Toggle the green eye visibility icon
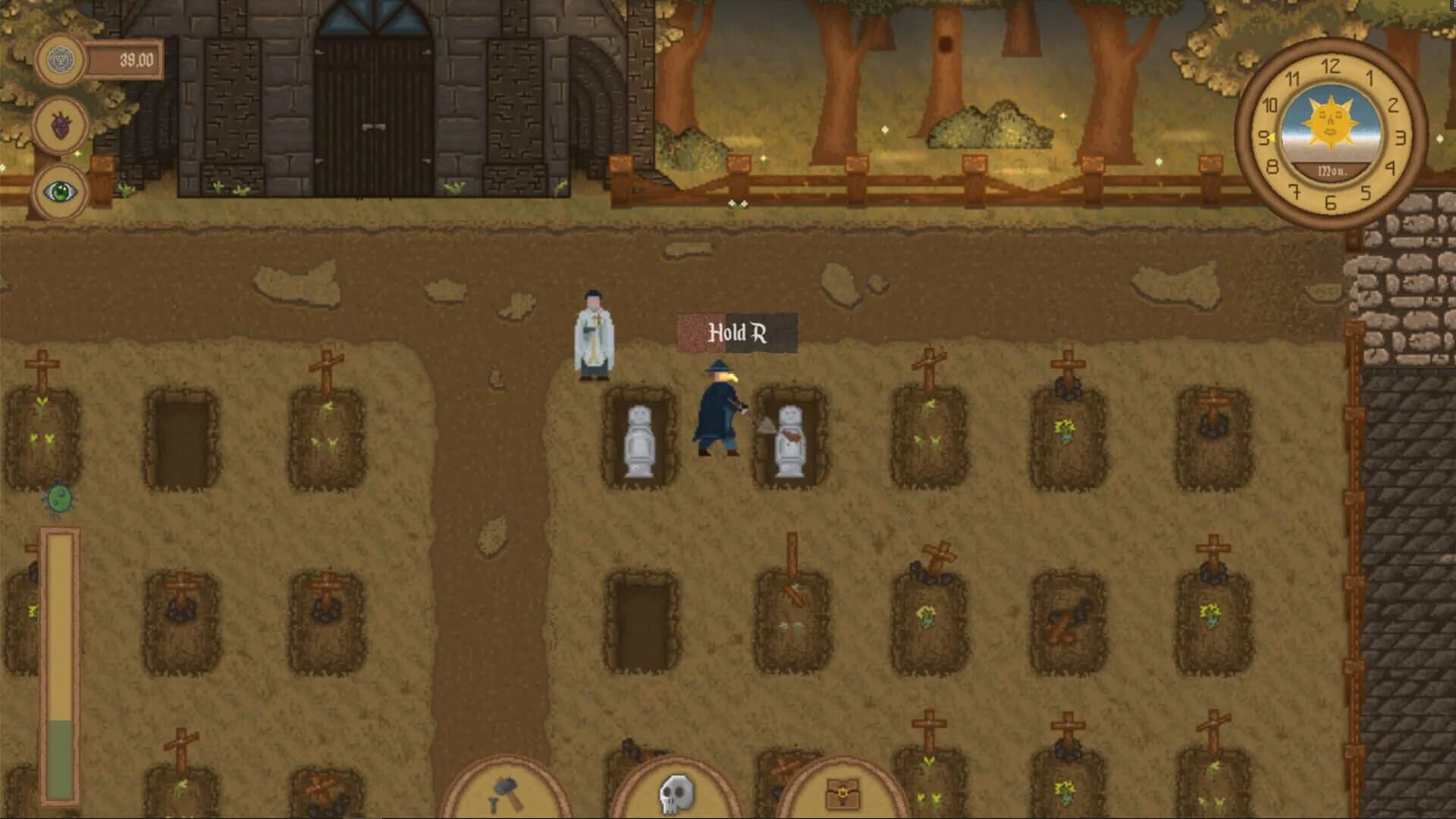This screenshot has width=1456, height=819. pyautogui.click(x=61, y=192)
